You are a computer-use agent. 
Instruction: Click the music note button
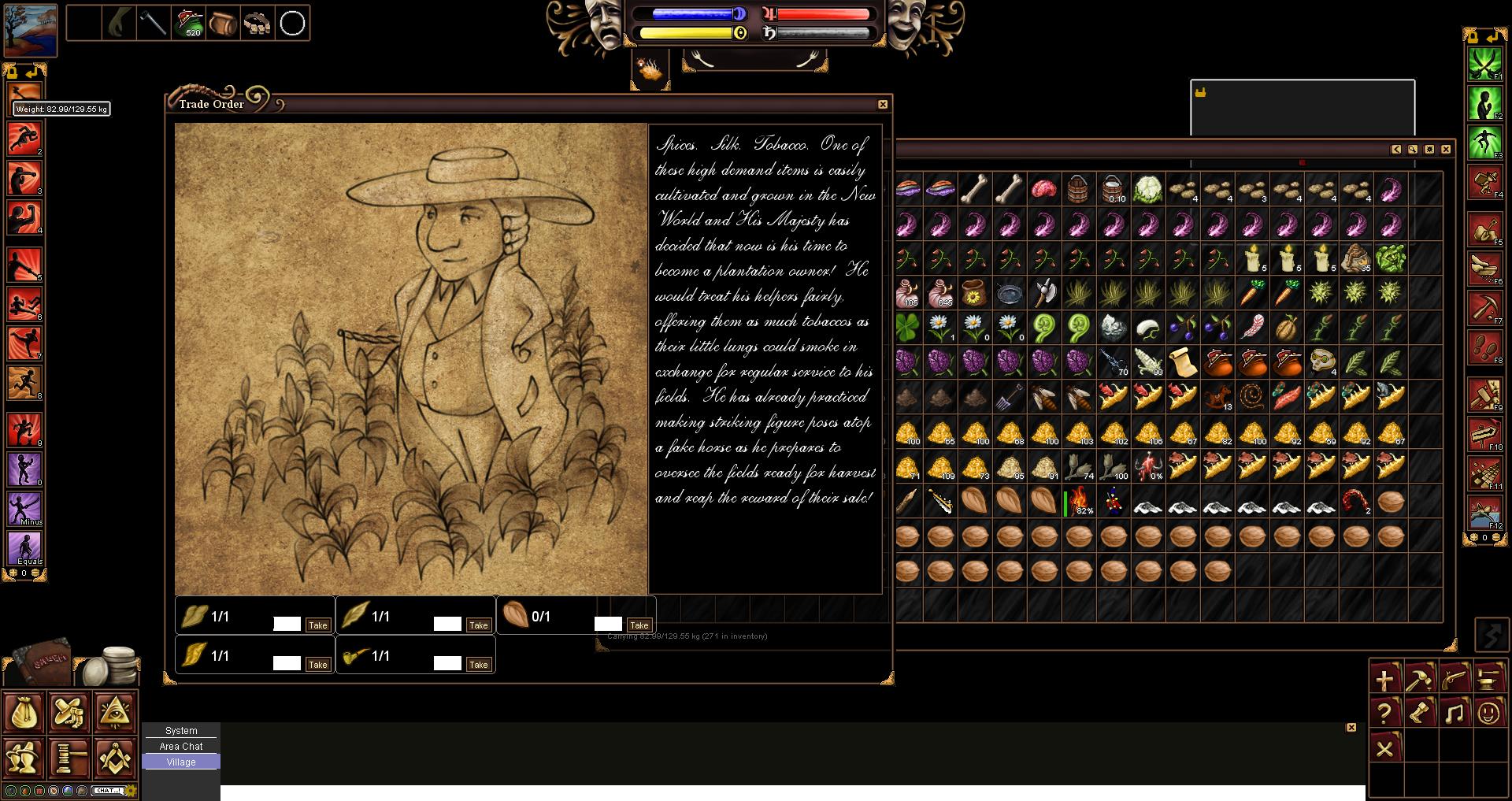pos(1453,713)
